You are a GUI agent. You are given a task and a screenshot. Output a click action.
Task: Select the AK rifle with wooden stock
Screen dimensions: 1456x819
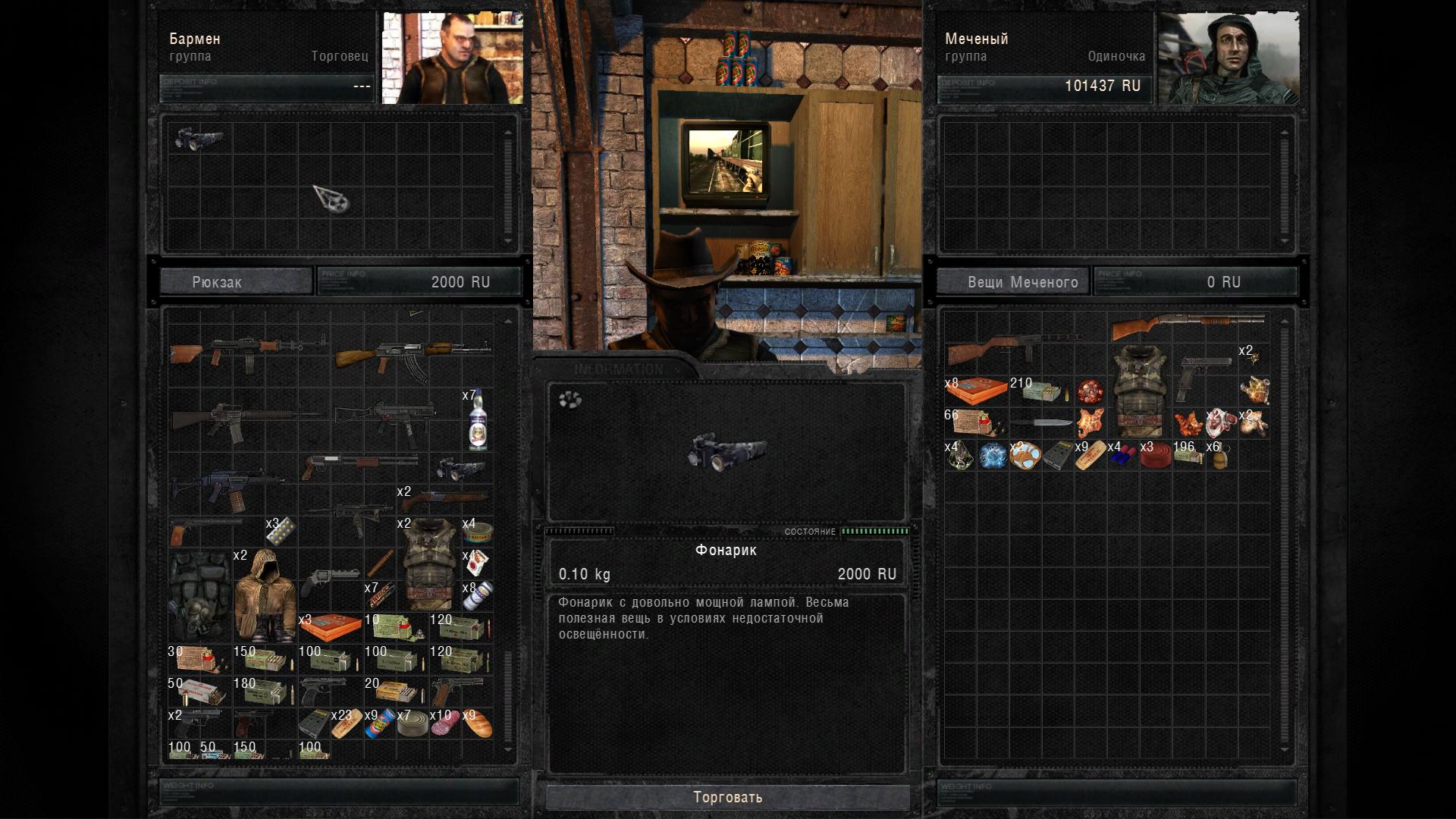pos(413,356)
